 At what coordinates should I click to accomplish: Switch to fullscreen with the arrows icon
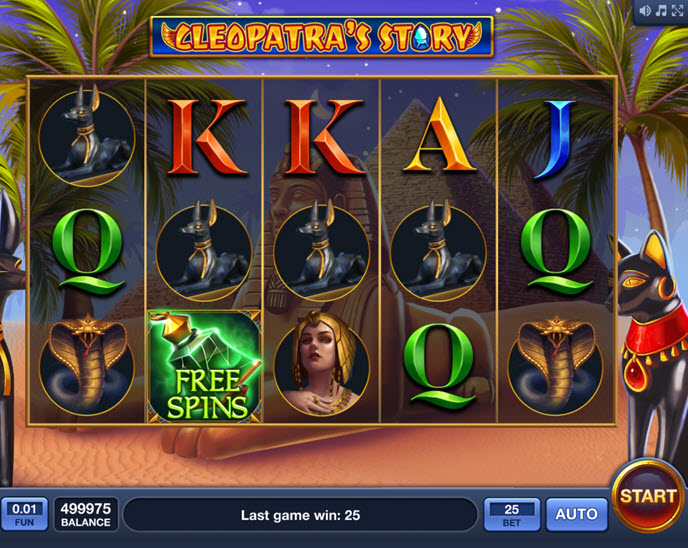[675, 11]
